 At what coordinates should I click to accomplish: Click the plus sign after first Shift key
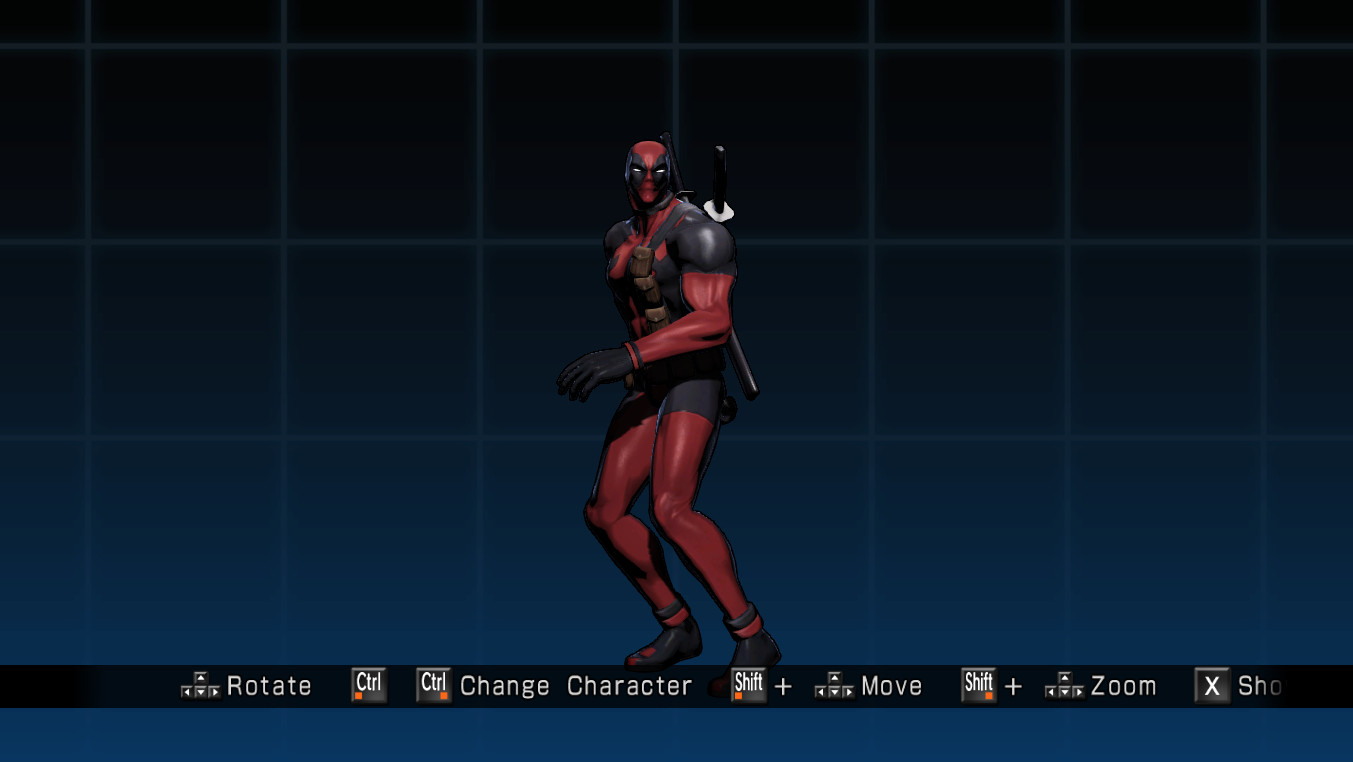tap(784, 686)
